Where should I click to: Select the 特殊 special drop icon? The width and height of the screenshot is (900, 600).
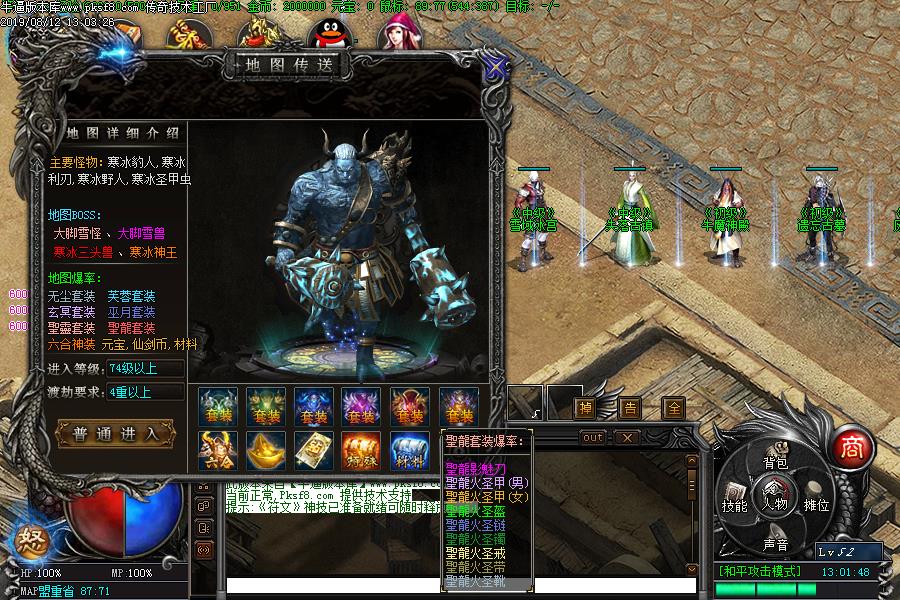[x=361, y=452]
